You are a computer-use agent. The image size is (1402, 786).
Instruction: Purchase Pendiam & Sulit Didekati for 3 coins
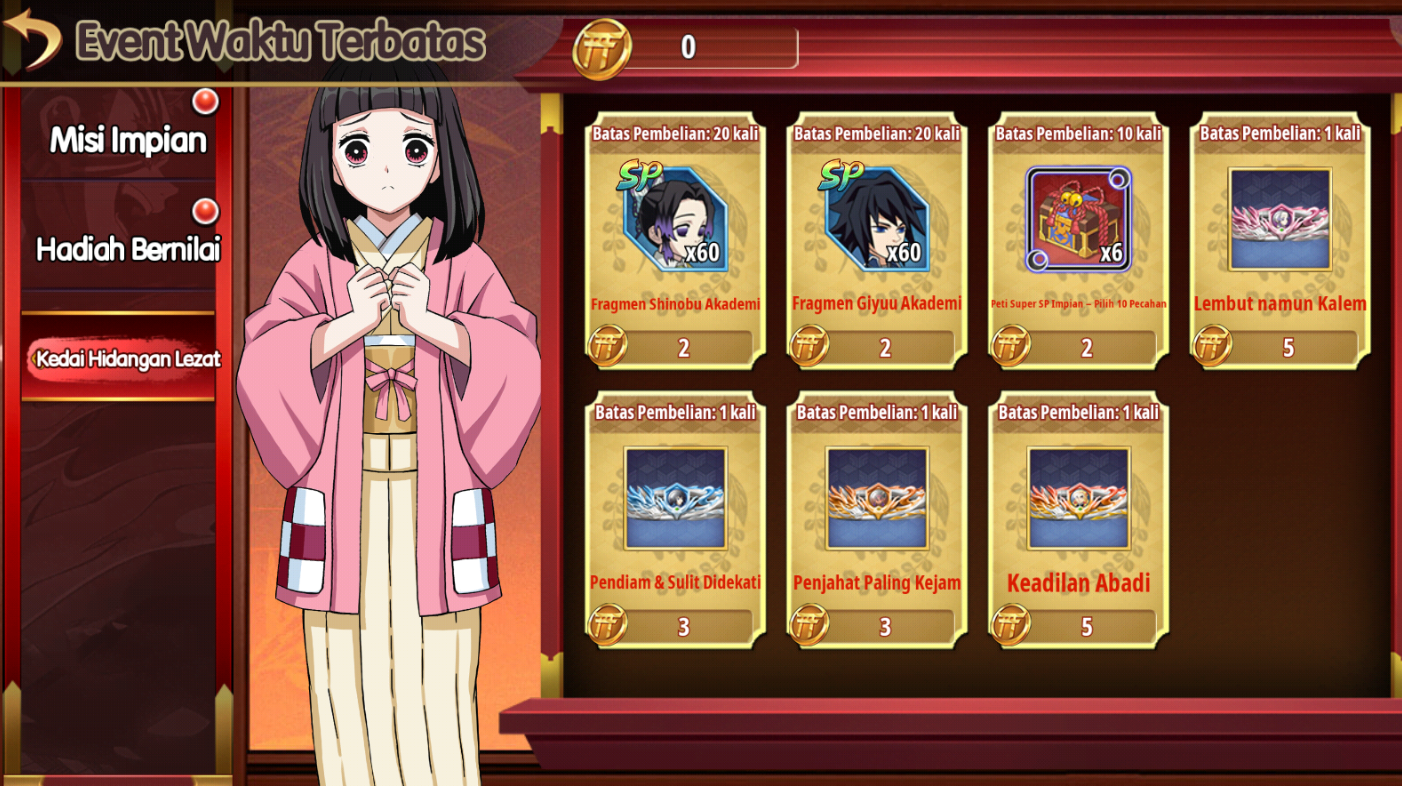[x=683, y=627]
